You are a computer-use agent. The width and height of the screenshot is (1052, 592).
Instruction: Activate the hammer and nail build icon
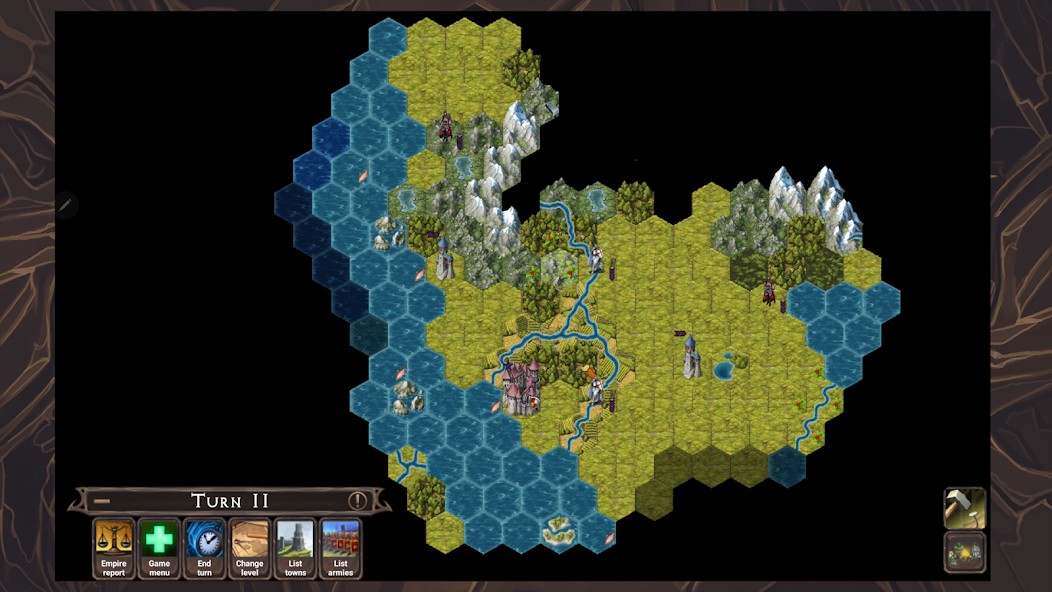pos(965,508)
